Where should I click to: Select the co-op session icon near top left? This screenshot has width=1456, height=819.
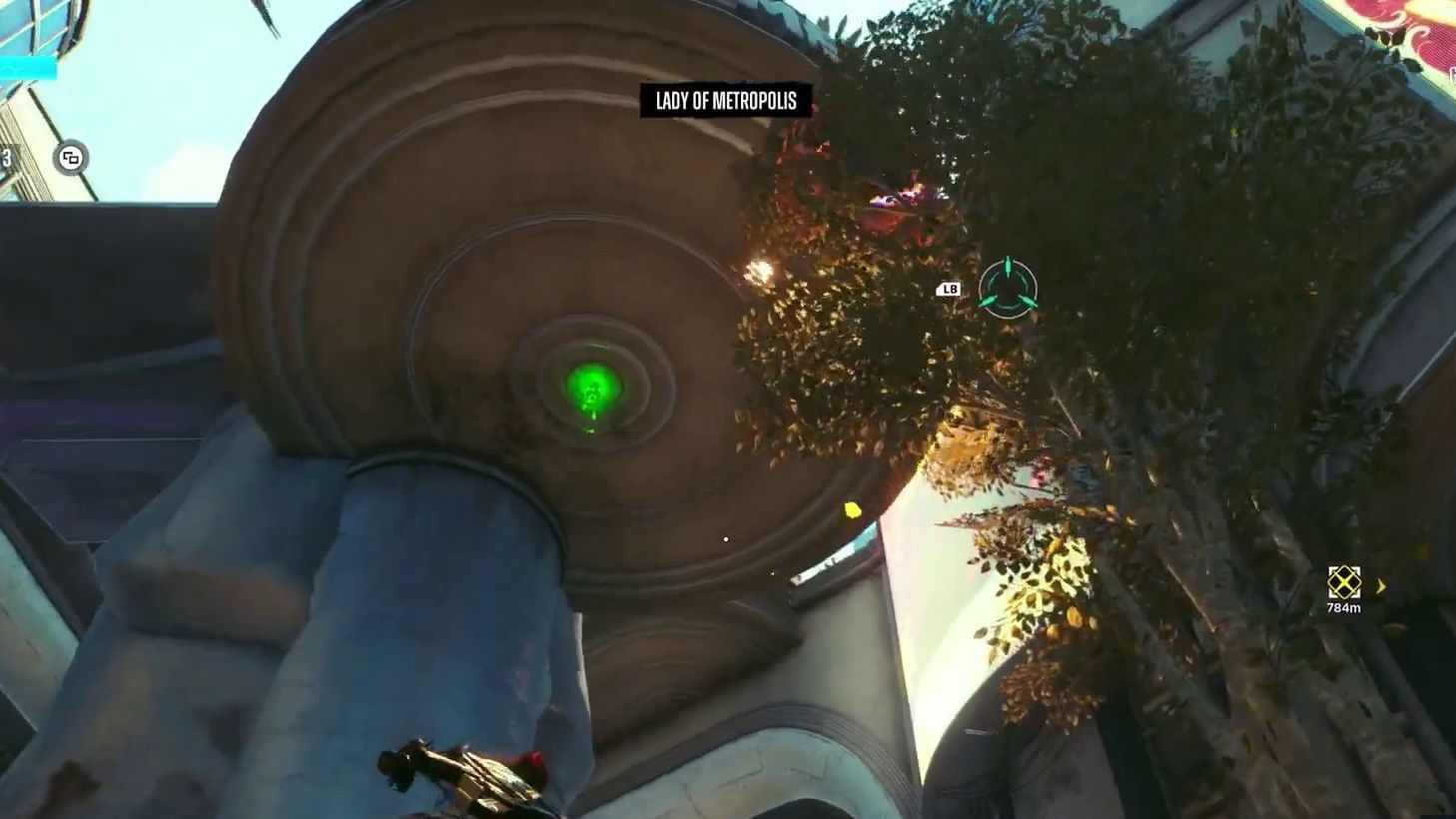click(71, 157)
